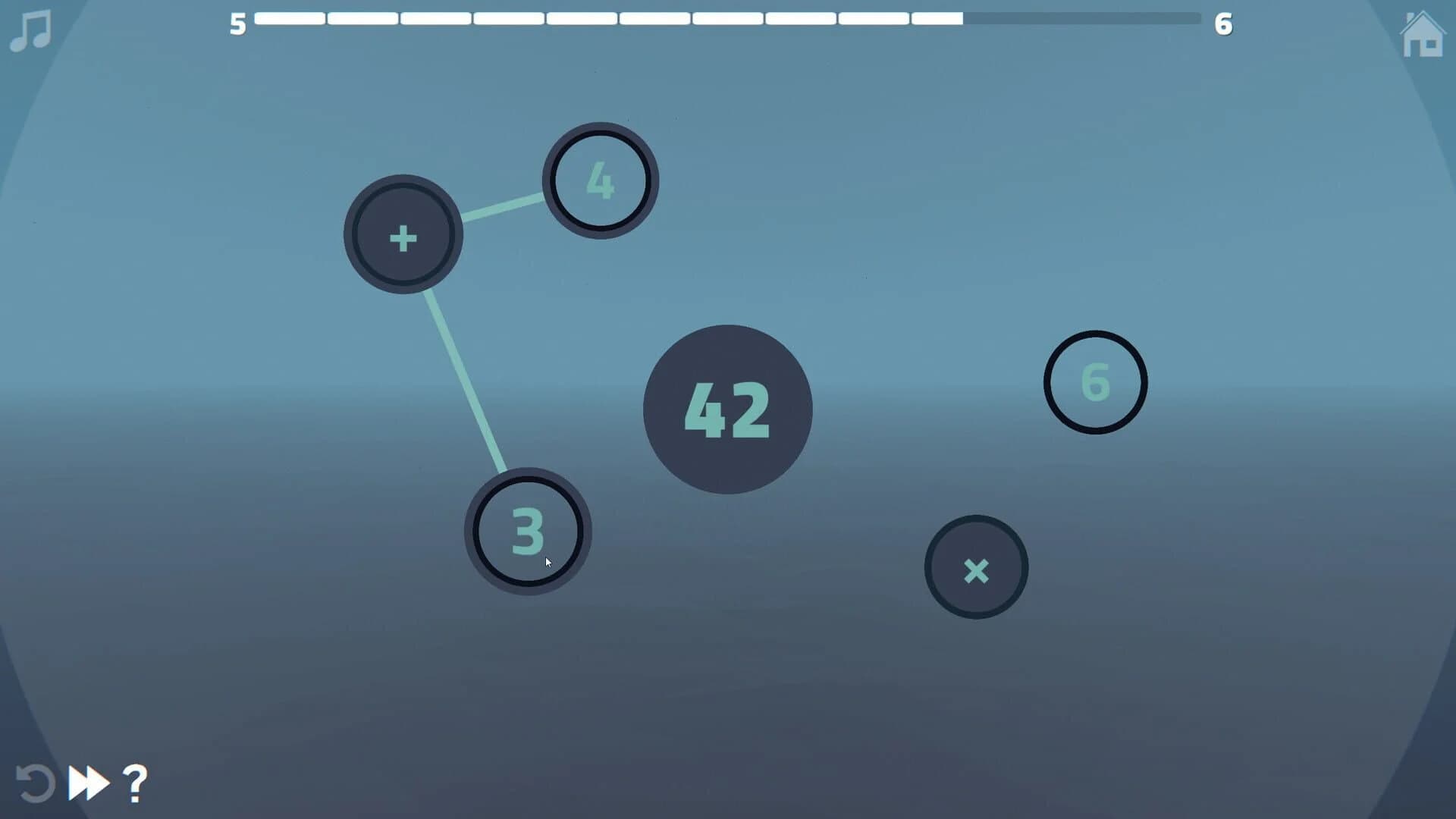1456x819 pixels.
Task: Select the plus operator node
Action: 403,236
